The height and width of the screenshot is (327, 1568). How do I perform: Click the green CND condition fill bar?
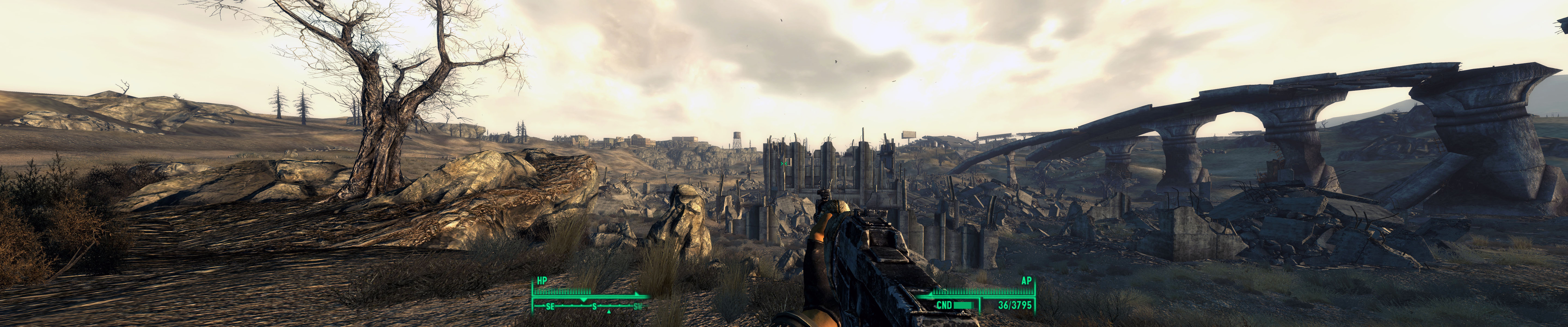pyautogui.click(x=964, y=304)
